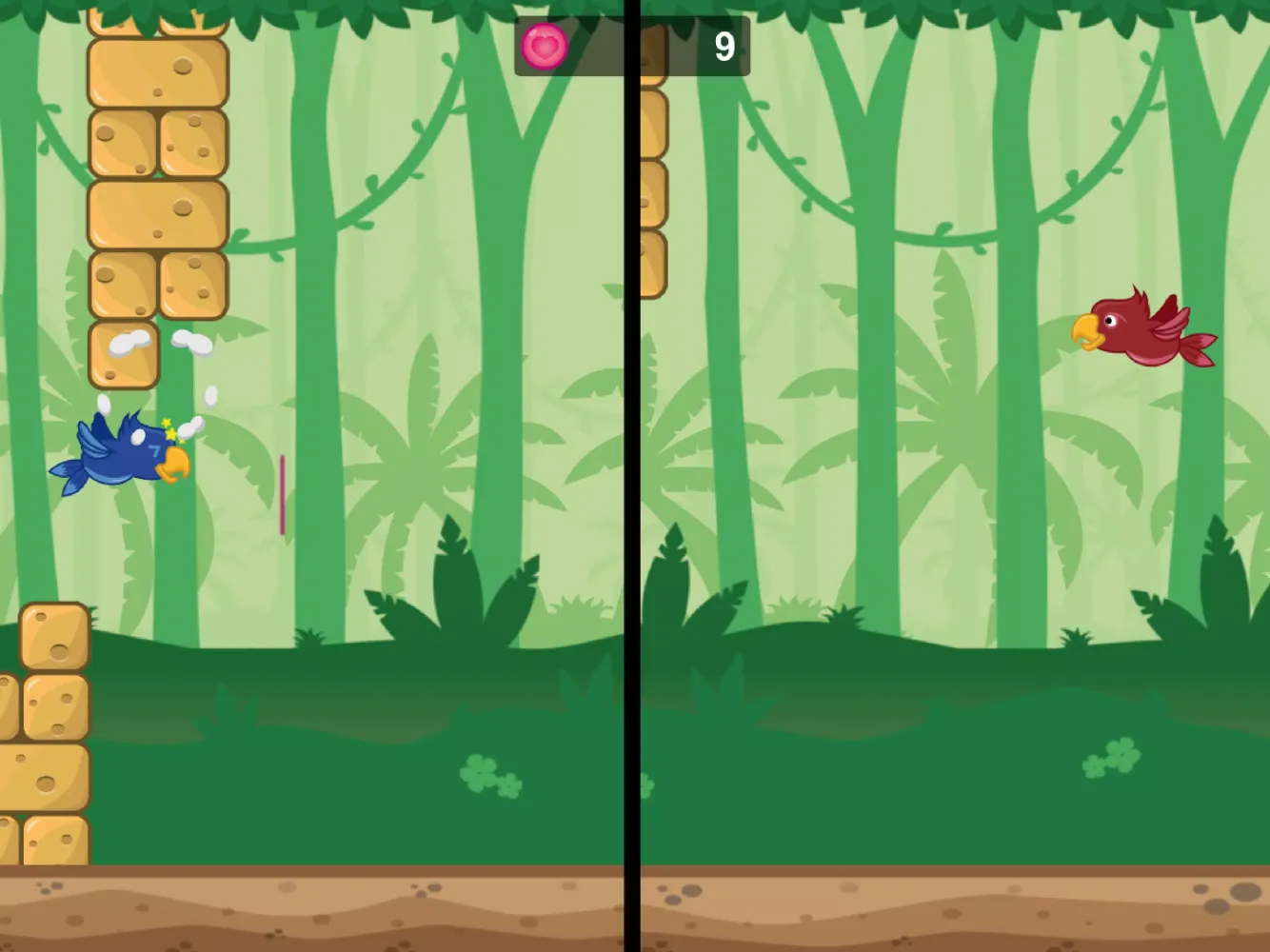Click the stars above the blue bird's head
Screen dimensions: 1270x952
[x=168, y=428]
